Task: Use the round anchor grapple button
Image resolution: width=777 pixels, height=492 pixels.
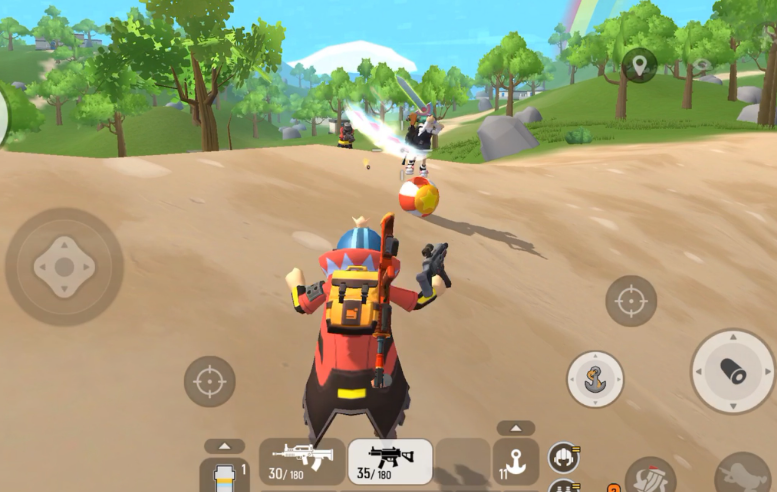Action: click(595, 379)
